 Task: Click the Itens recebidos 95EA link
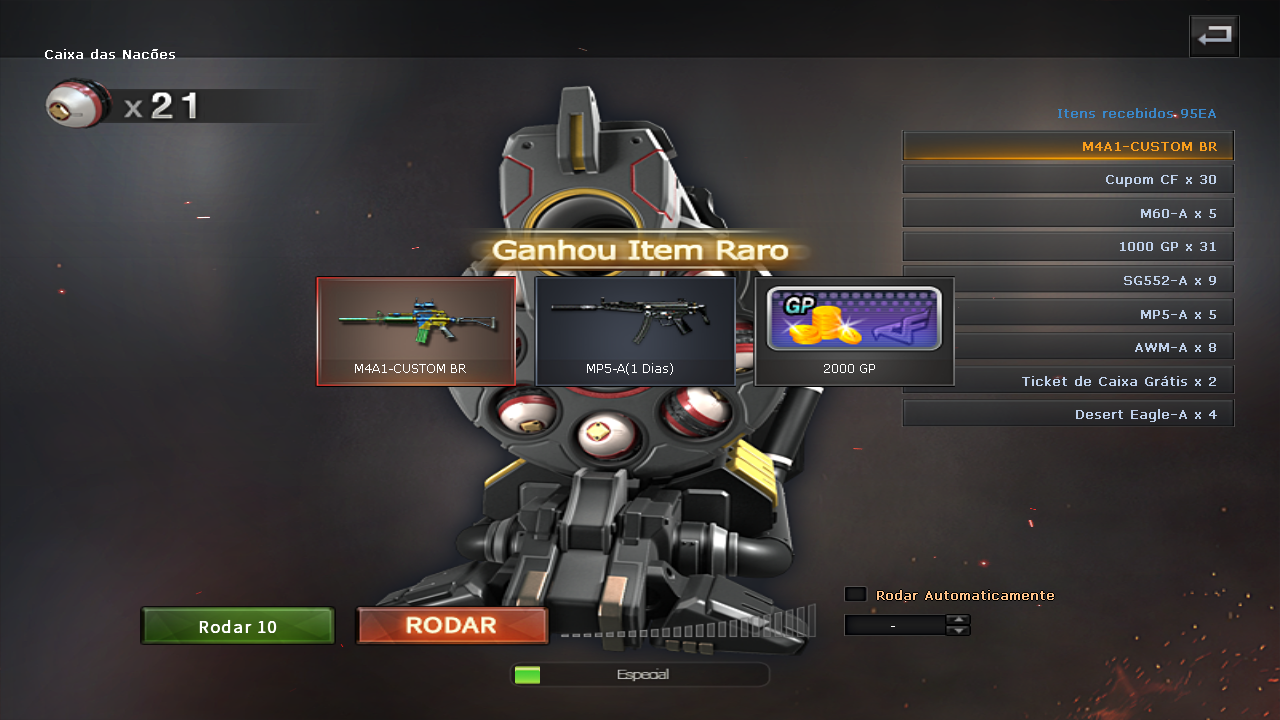click(x=1137, y=113)
